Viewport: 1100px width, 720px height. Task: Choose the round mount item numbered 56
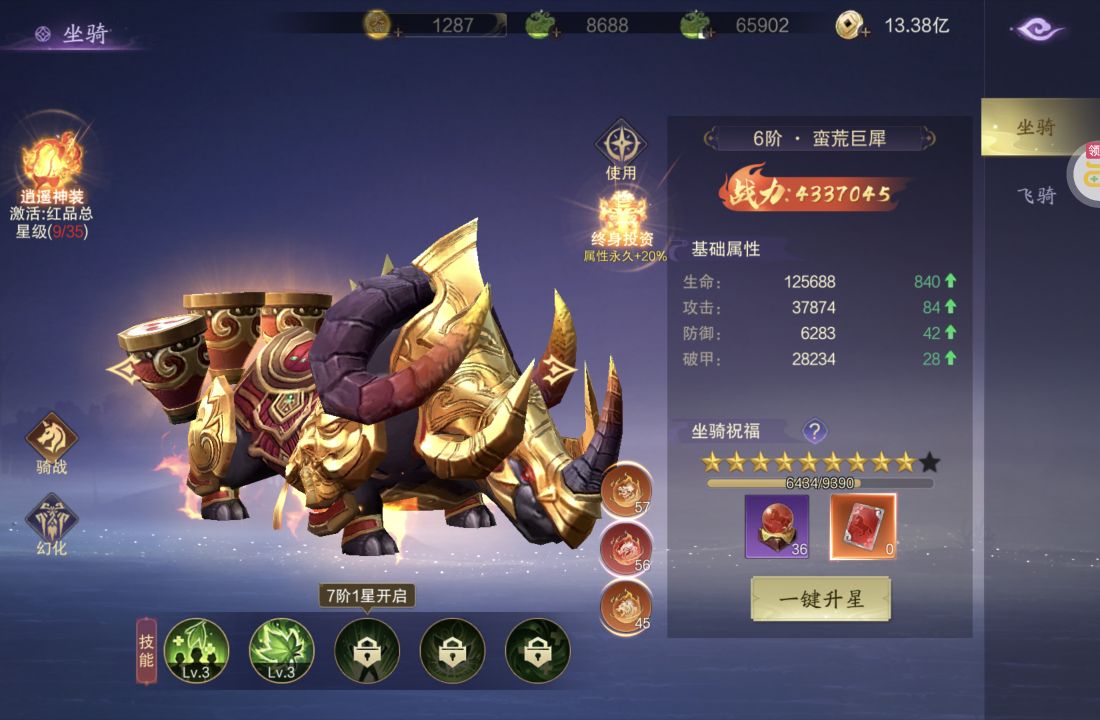(626, 548)
